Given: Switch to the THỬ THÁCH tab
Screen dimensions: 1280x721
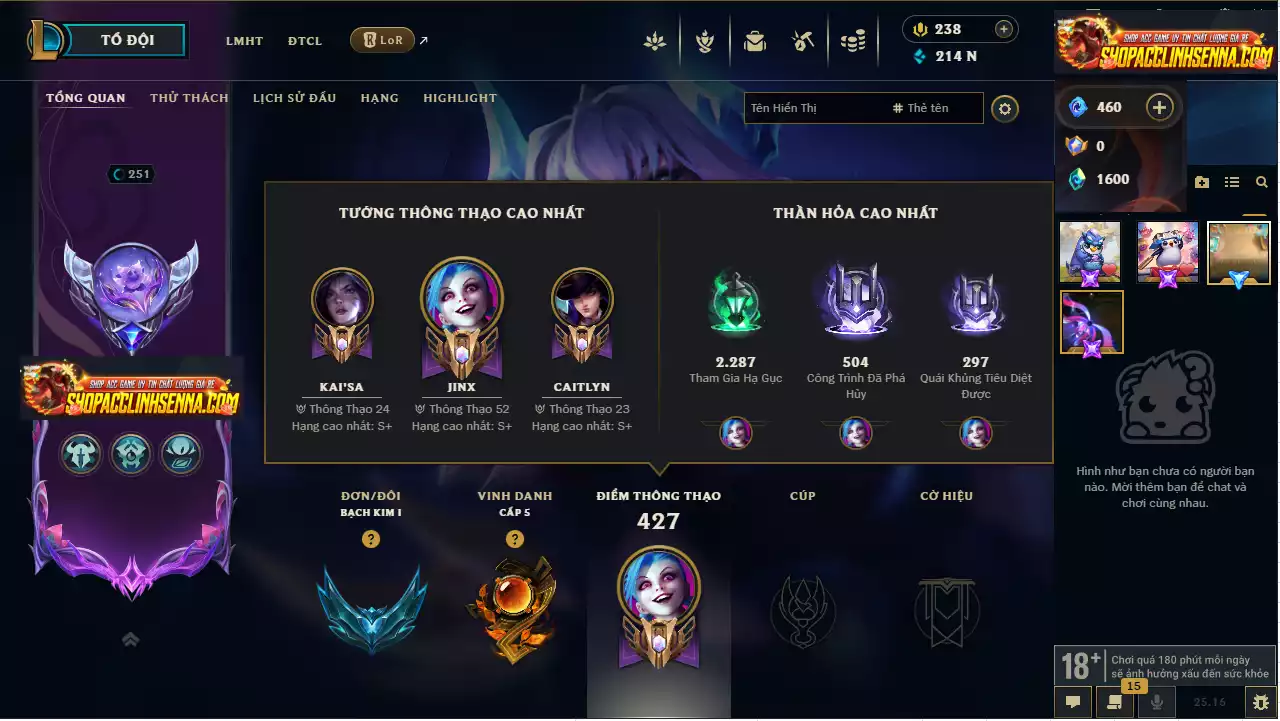Looking at the screenshot, I should tap(188, 97).
